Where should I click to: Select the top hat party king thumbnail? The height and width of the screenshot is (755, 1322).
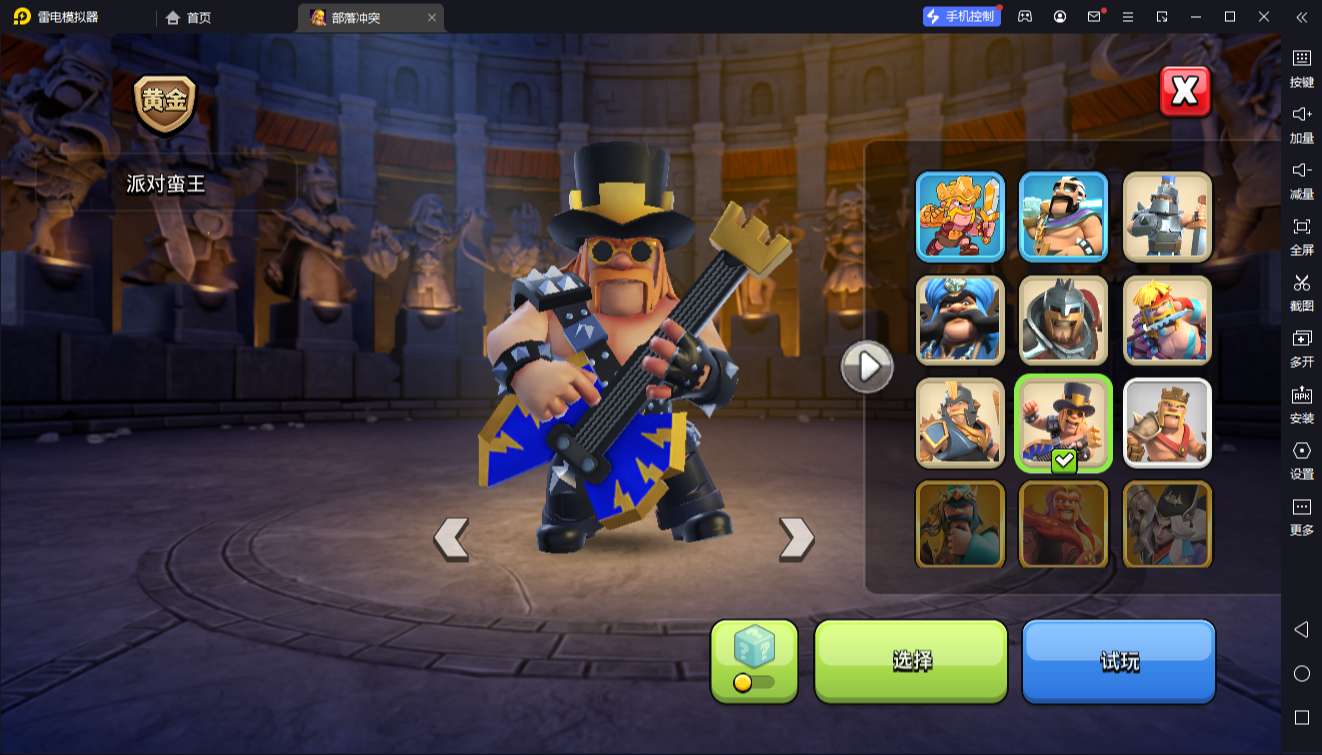pyautogui.click(x=1063, y=423)
